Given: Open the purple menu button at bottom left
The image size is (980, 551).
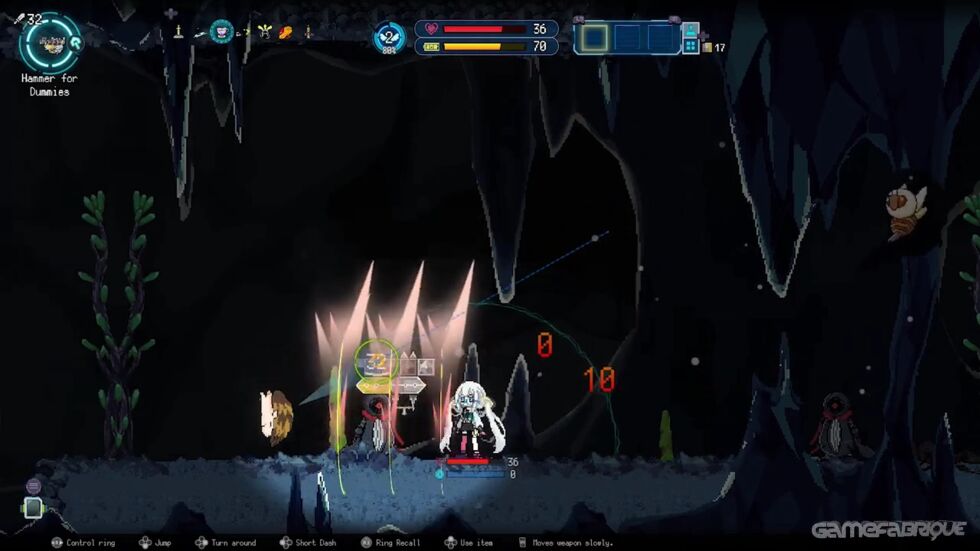Looking at the screenshot, I should tap(33, 486).
